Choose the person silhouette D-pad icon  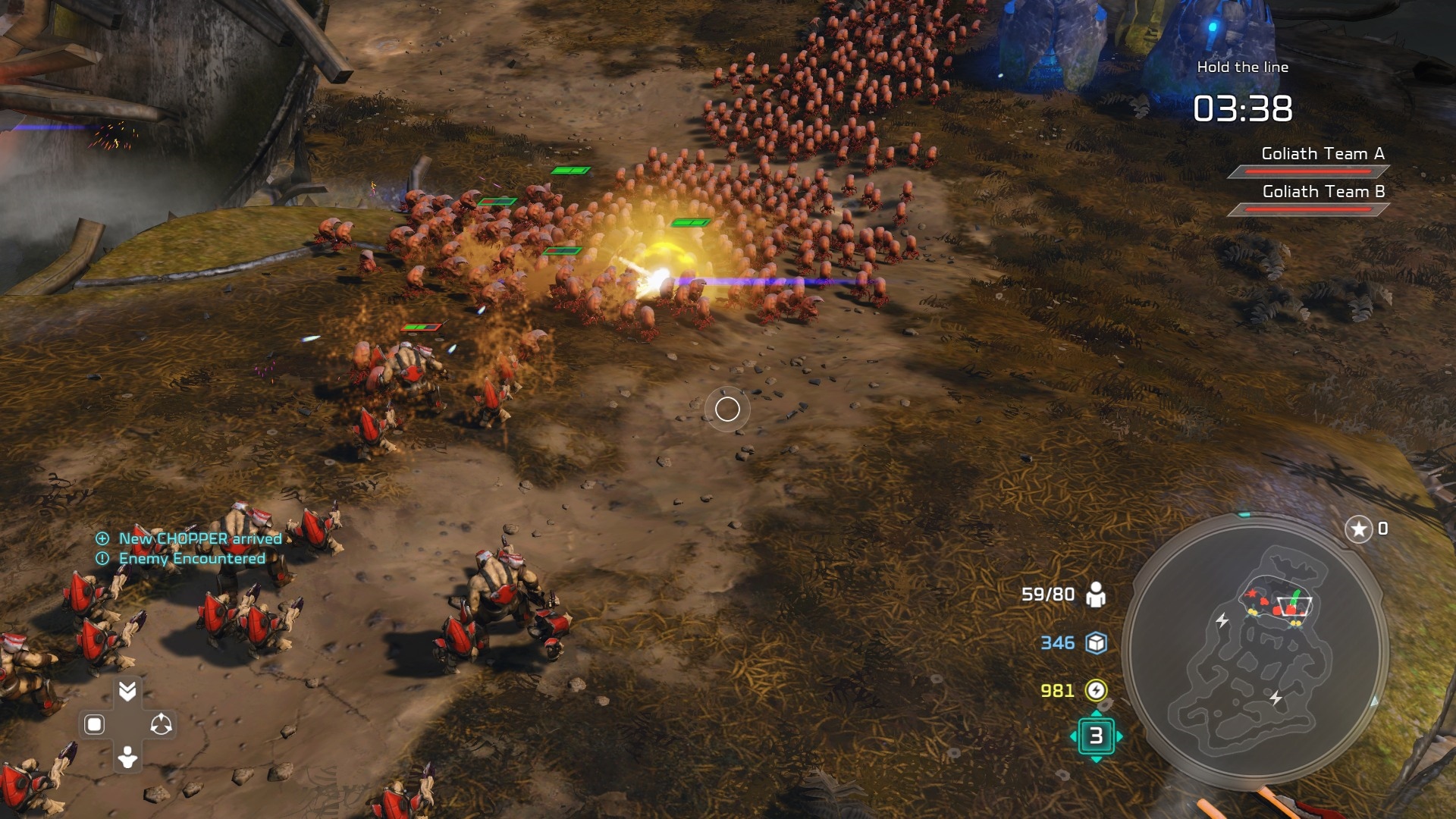coord(127,757)
